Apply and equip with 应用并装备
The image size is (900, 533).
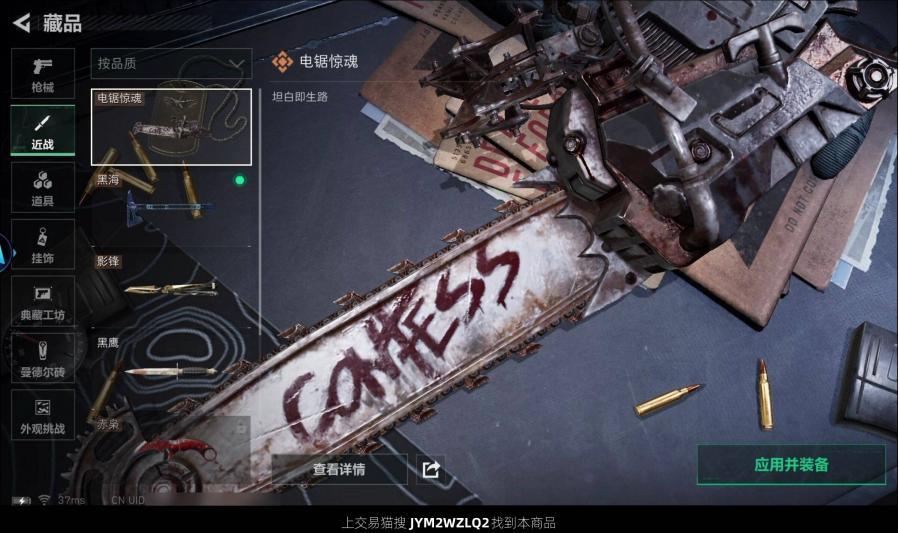[x=791, y=465]
